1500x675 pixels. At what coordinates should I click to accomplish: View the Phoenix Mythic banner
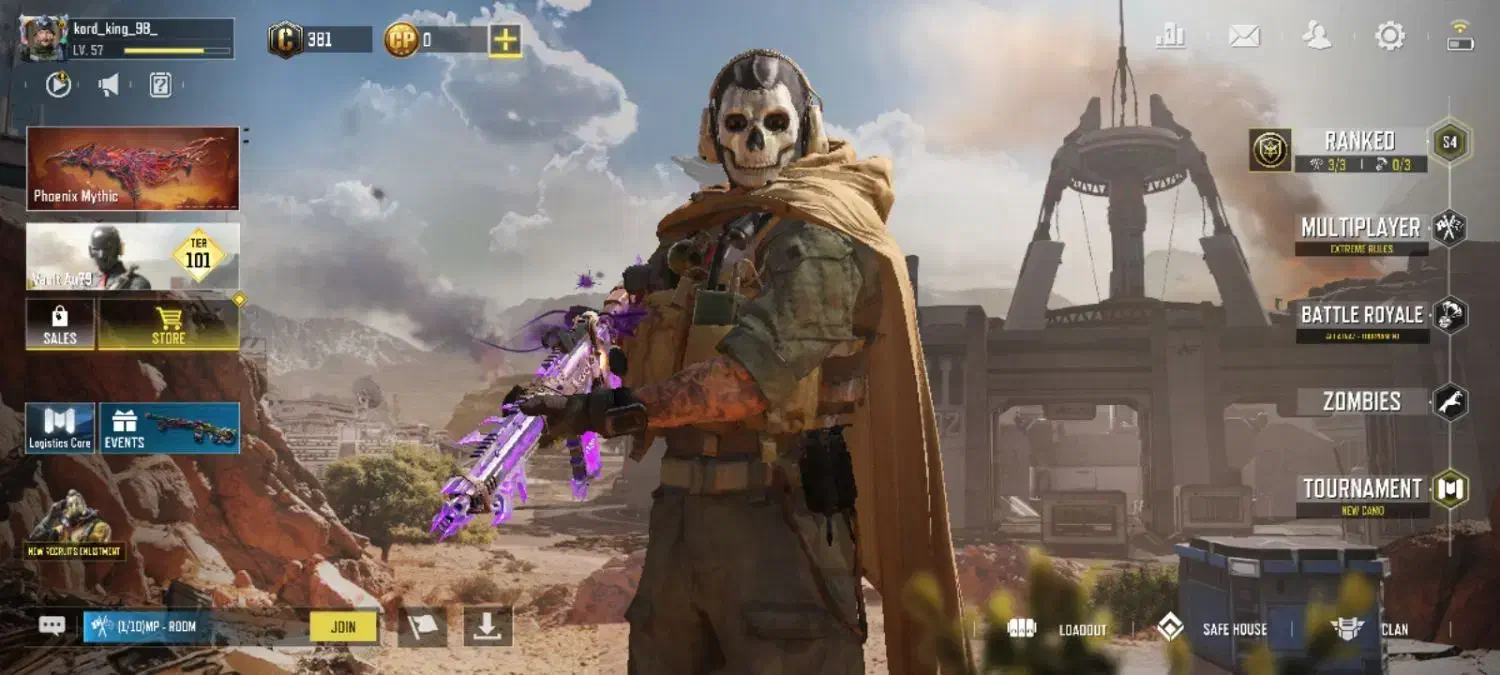[x=133, y=168]
